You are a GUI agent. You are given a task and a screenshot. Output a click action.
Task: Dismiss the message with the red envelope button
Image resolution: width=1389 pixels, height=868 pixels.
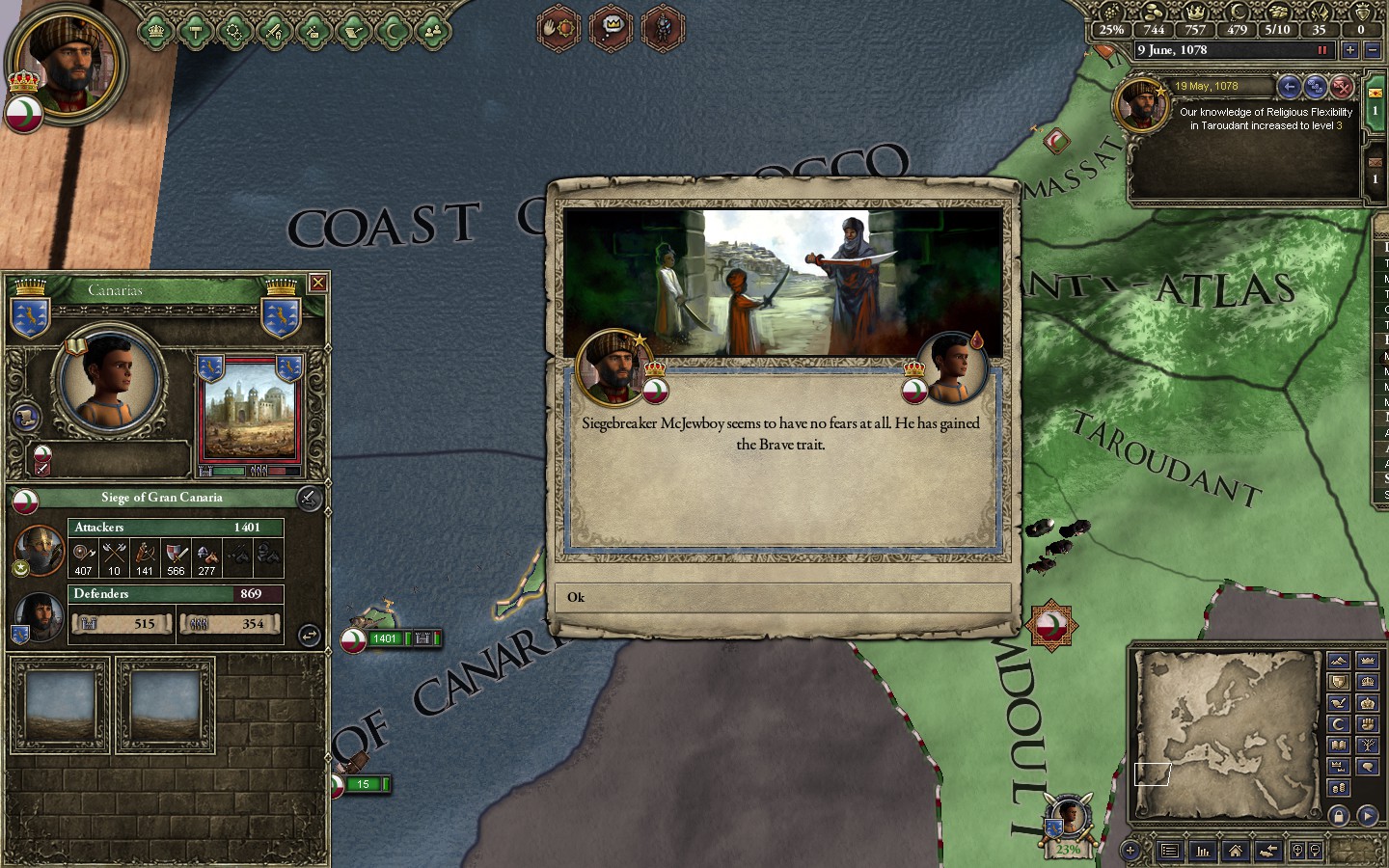click(1342, 87)
